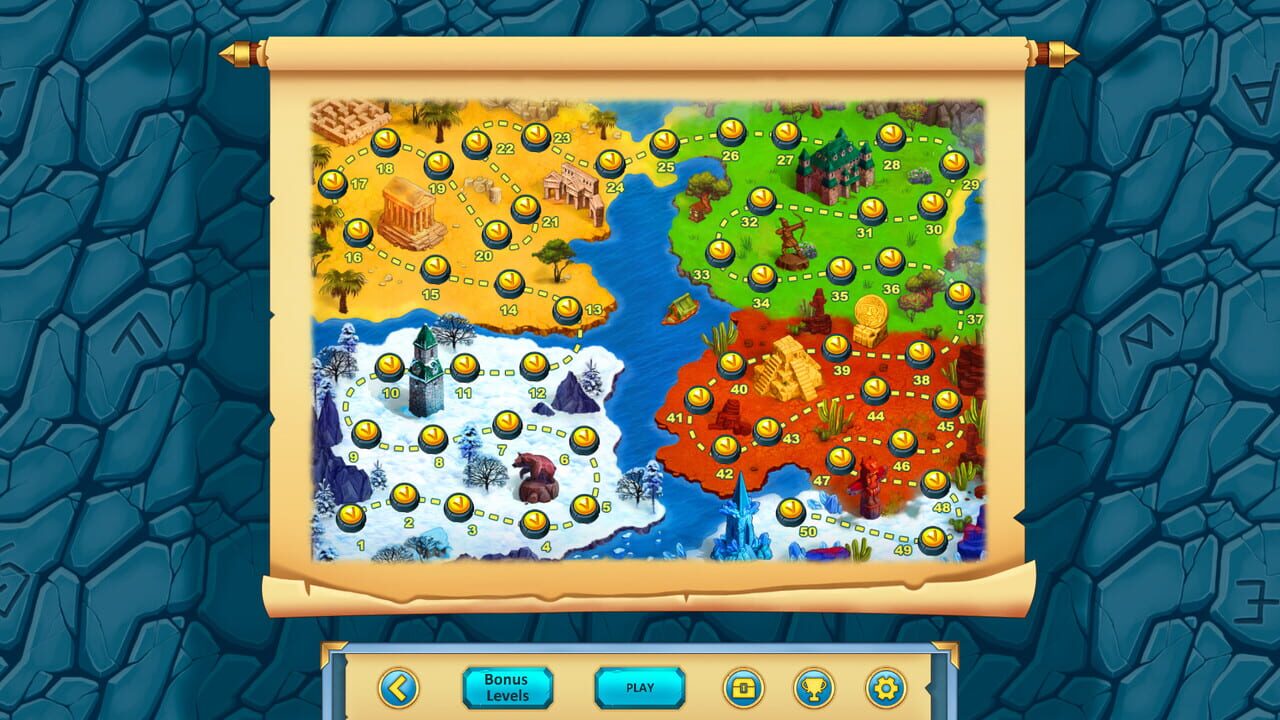
Task: Go back with the yellow arrow button
Action: coord(398,688)
